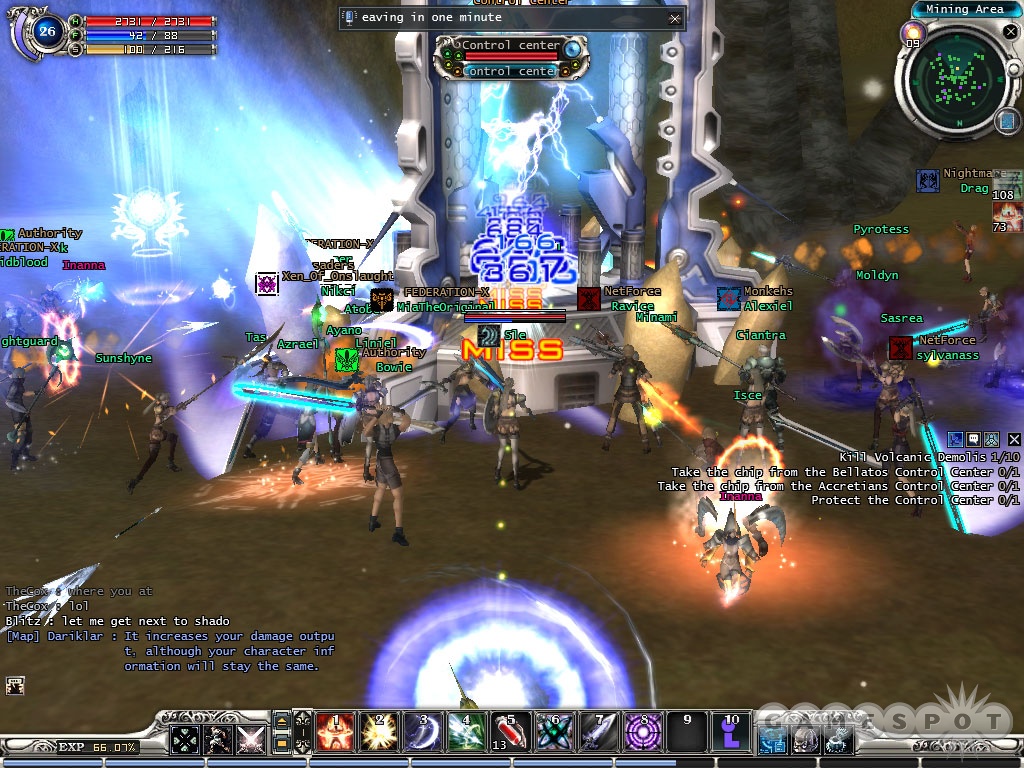The image size is (1024, 768).
Task: Open the chat icon above the quest tracker
Action: click(973, 439)
